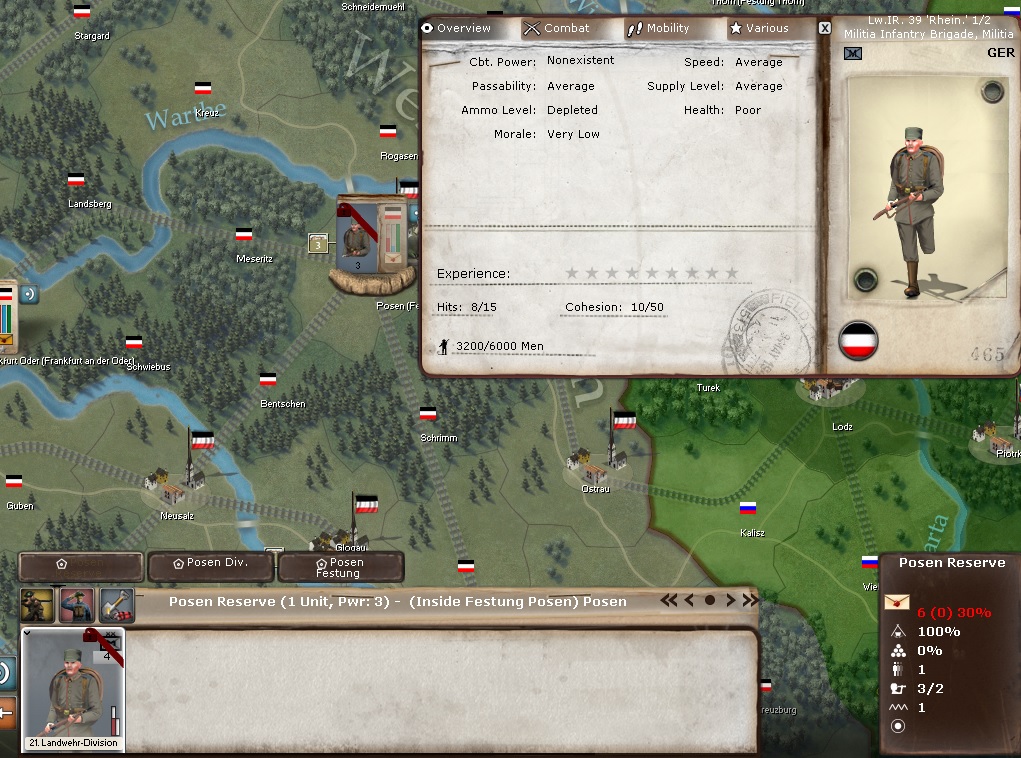Go to previous stack with single-left arrow
This screenshot has height=758, width=1021.
coord(690,601)
